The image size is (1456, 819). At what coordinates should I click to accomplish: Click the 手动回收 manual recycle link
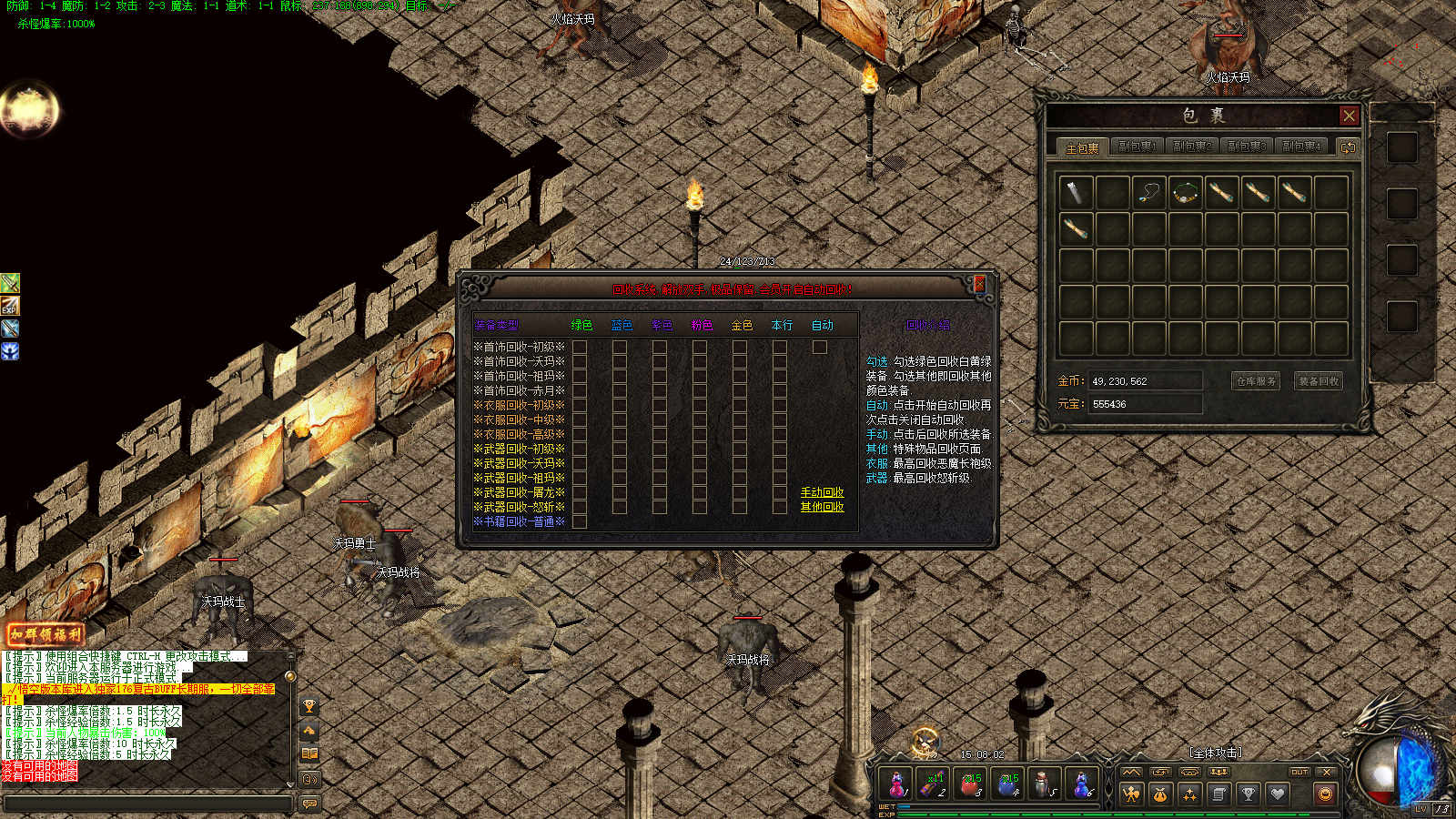pyautogui.click(x=822, y=492)
